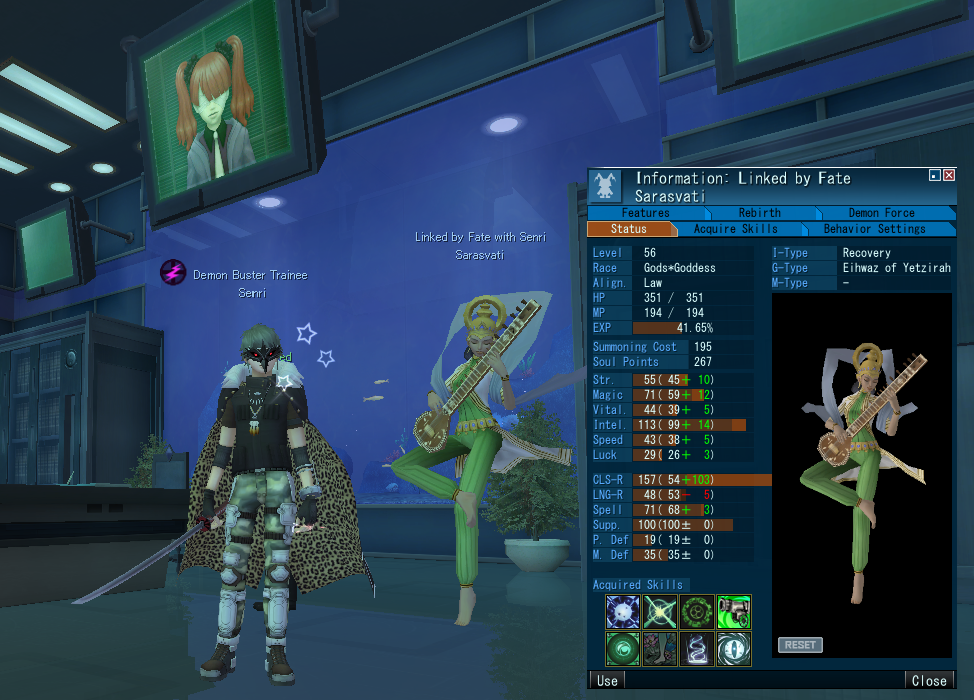974x700 pixels.
Task: Pick the cannon skill icon
Action: [x=734, y=612]
